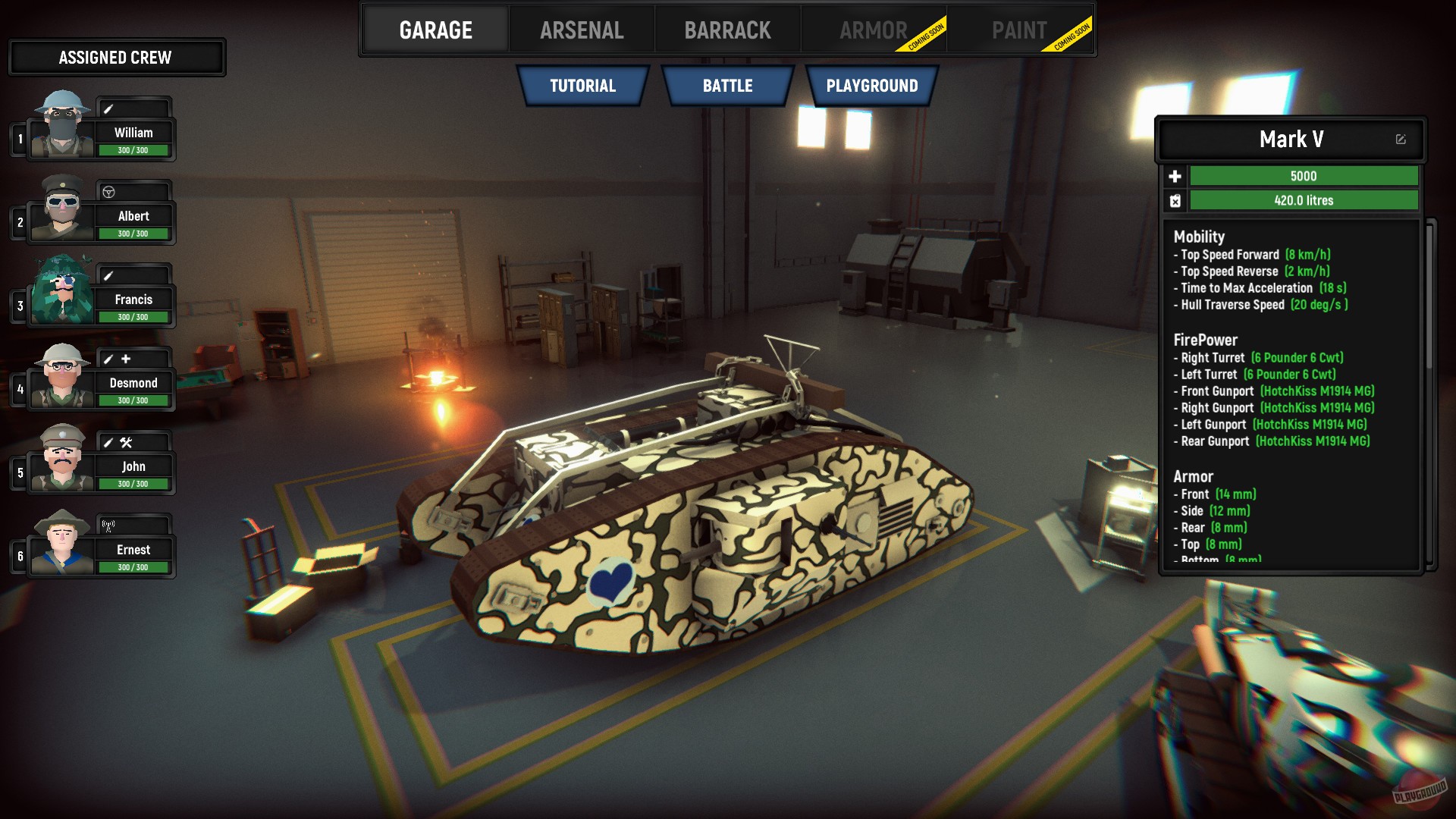Click the rename pencil icon beside Mark V
The width and height of the screenshot is (1456, 819).
pos(1400,140)
